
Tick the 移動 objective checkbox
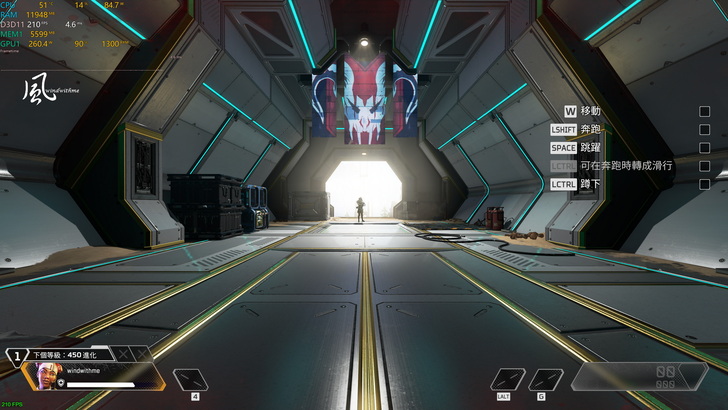click(704, 111)
